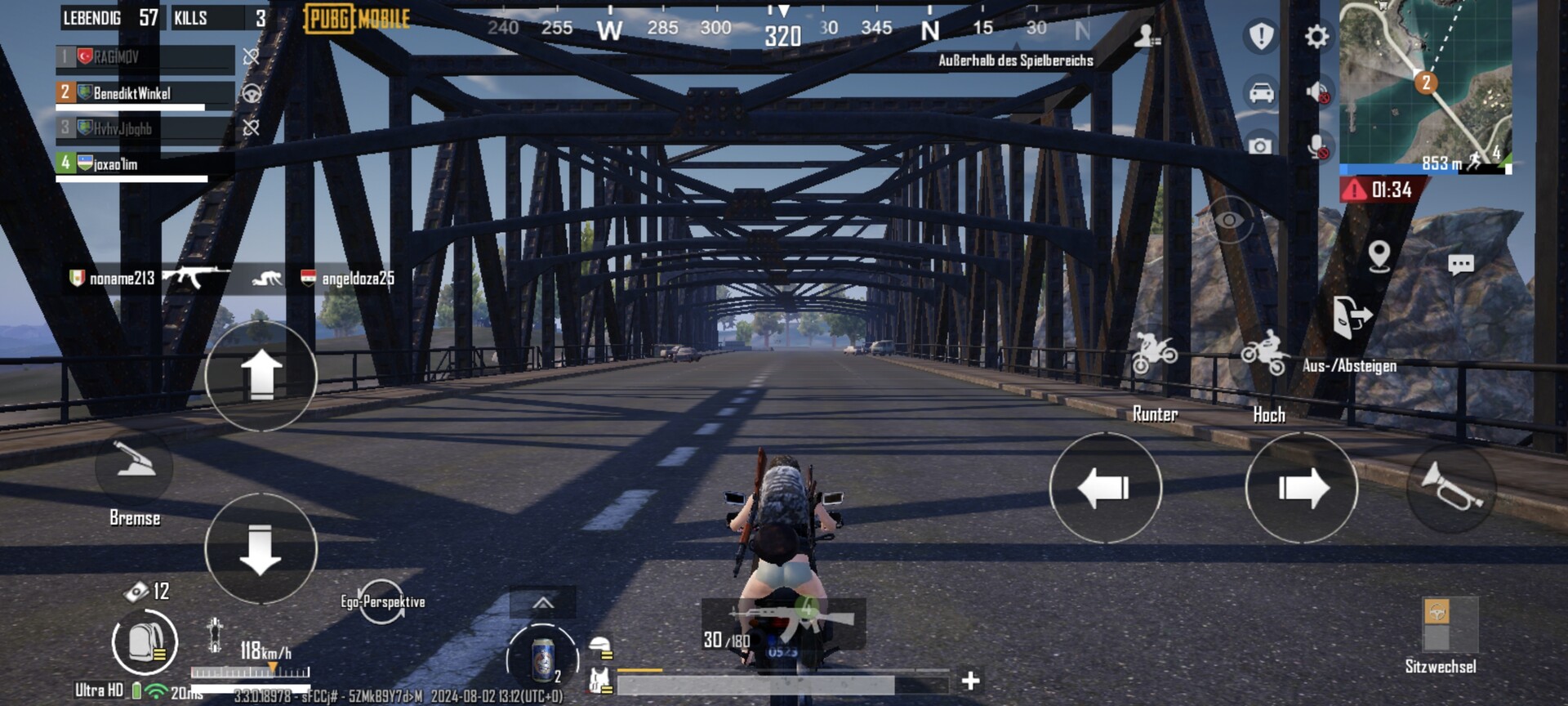
Task: Toggle the speaker voice icon
Action: click(x=1316, y=92)
